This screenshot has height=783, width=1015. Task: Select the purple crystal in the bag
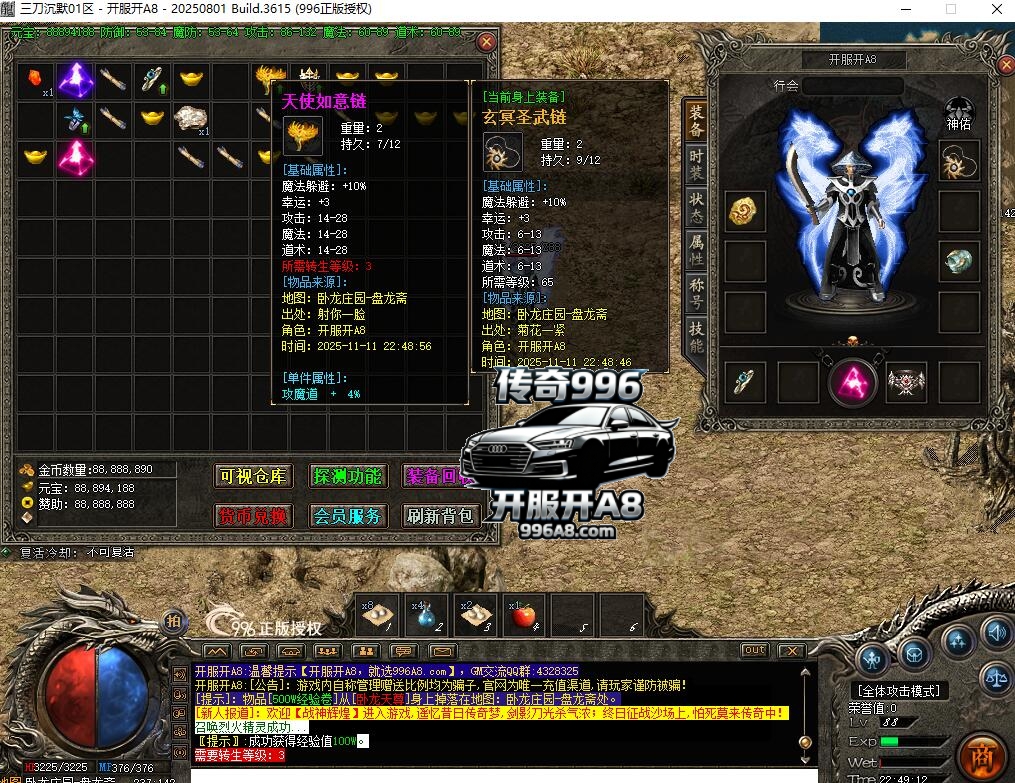tap(74, 79)
